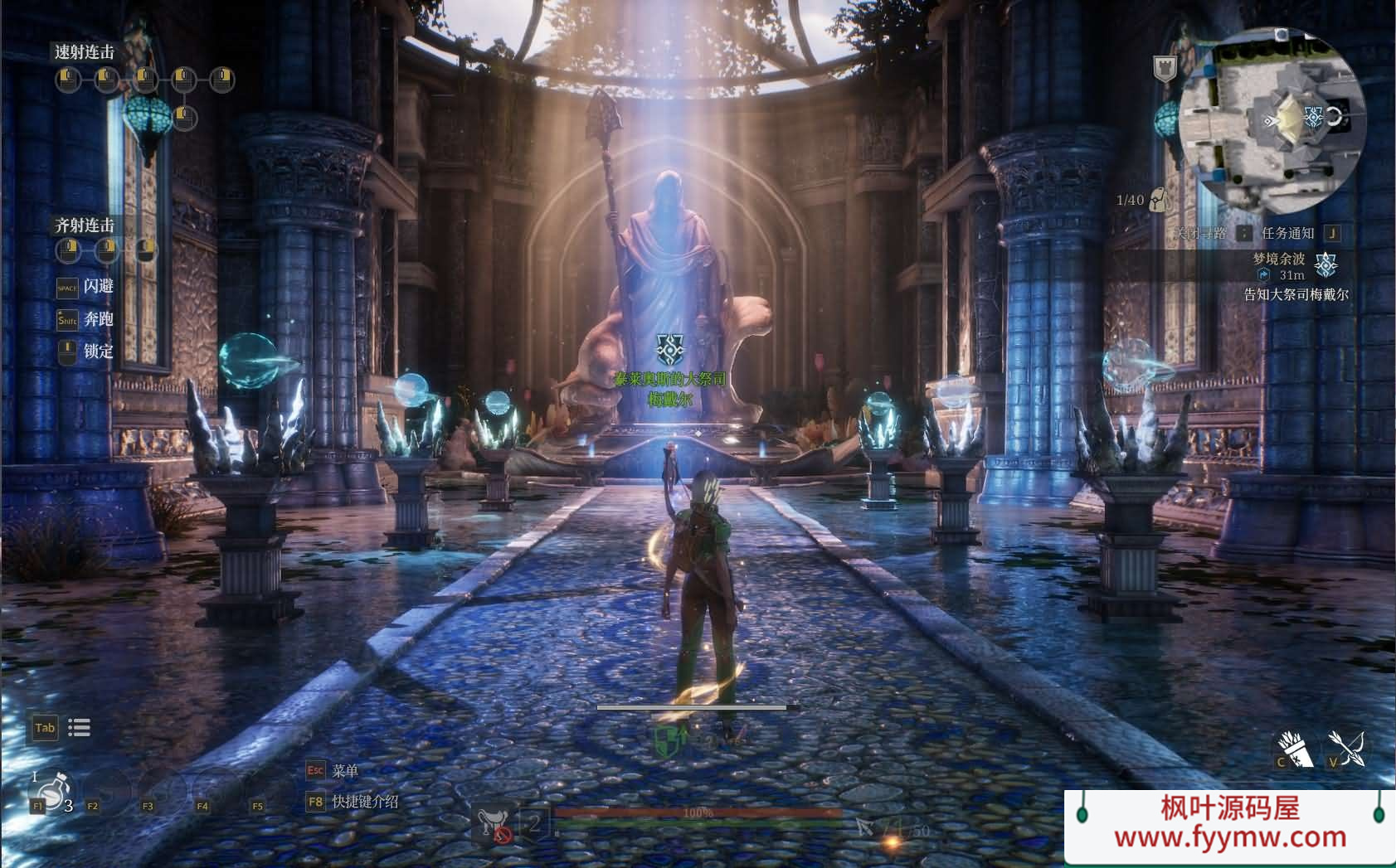Open the 菜单 menu entry

[x=344, y=771]
